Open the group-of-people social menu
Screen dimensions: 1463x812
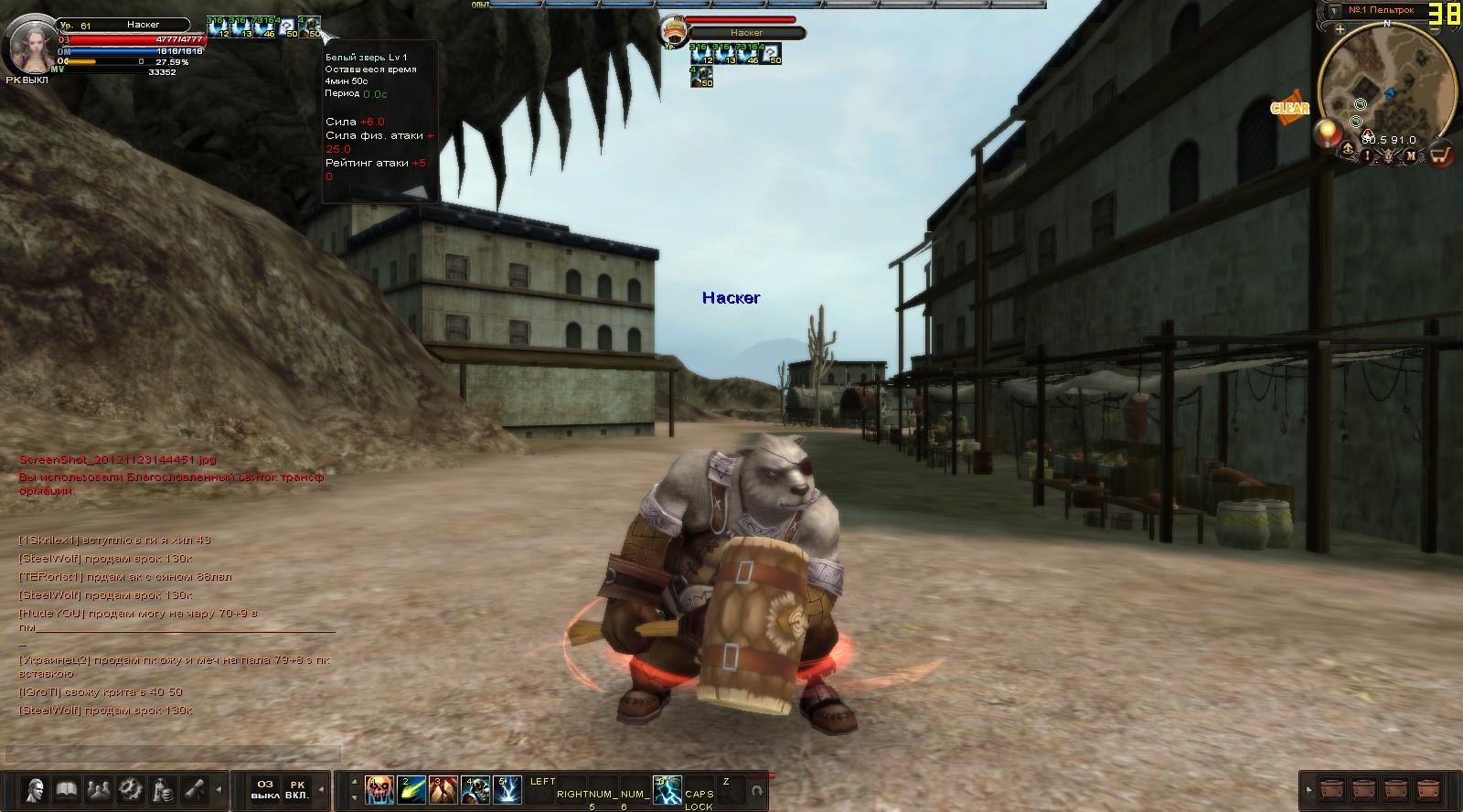(97, 788)
